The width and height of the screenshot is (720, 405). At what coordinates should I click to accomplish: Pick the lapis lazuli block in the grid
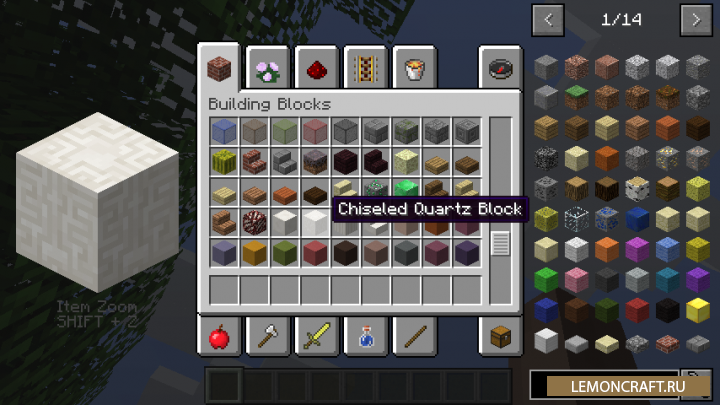click(224, 131)
